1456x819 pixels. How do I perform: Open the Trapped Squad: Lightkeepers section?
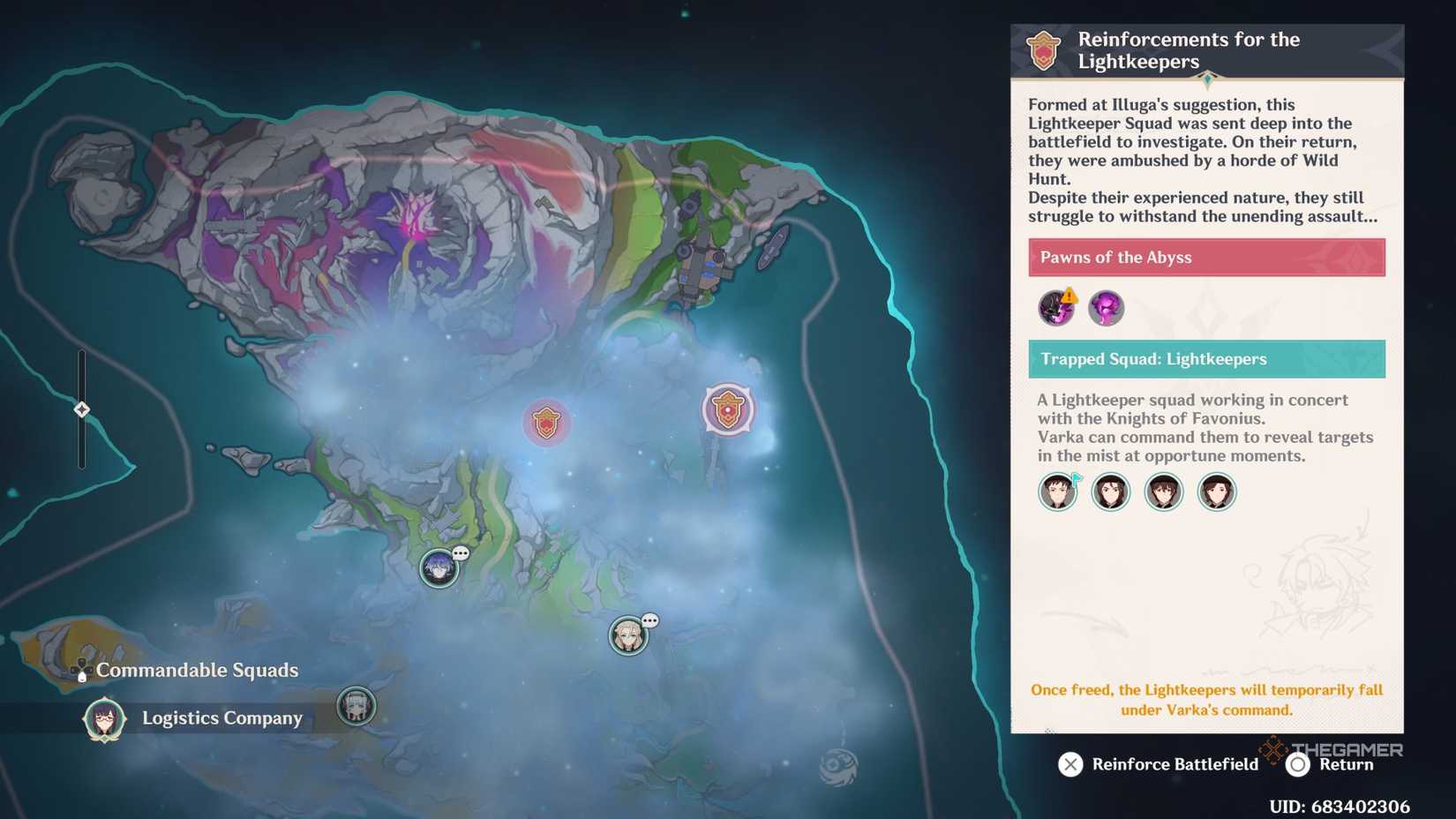(1205, 358)
